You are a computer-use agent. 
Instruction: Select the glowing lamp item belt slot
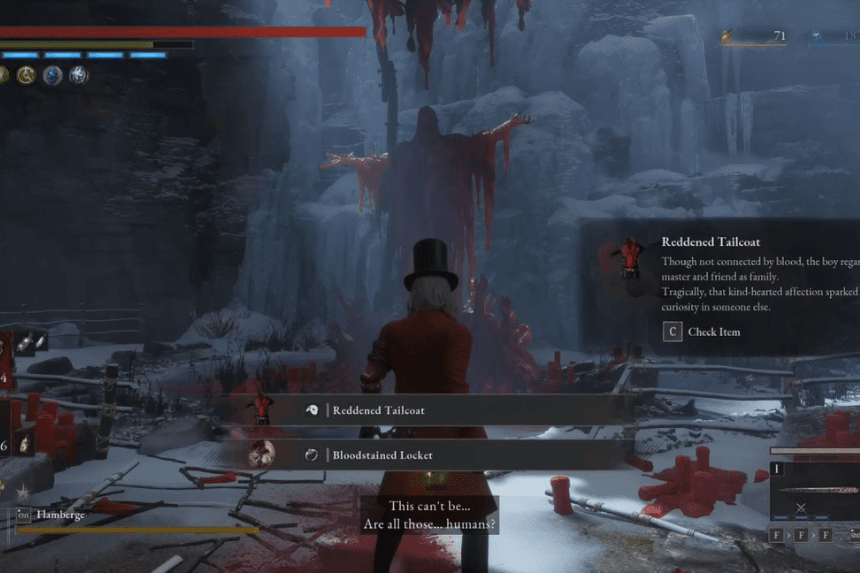pos(23,443)
